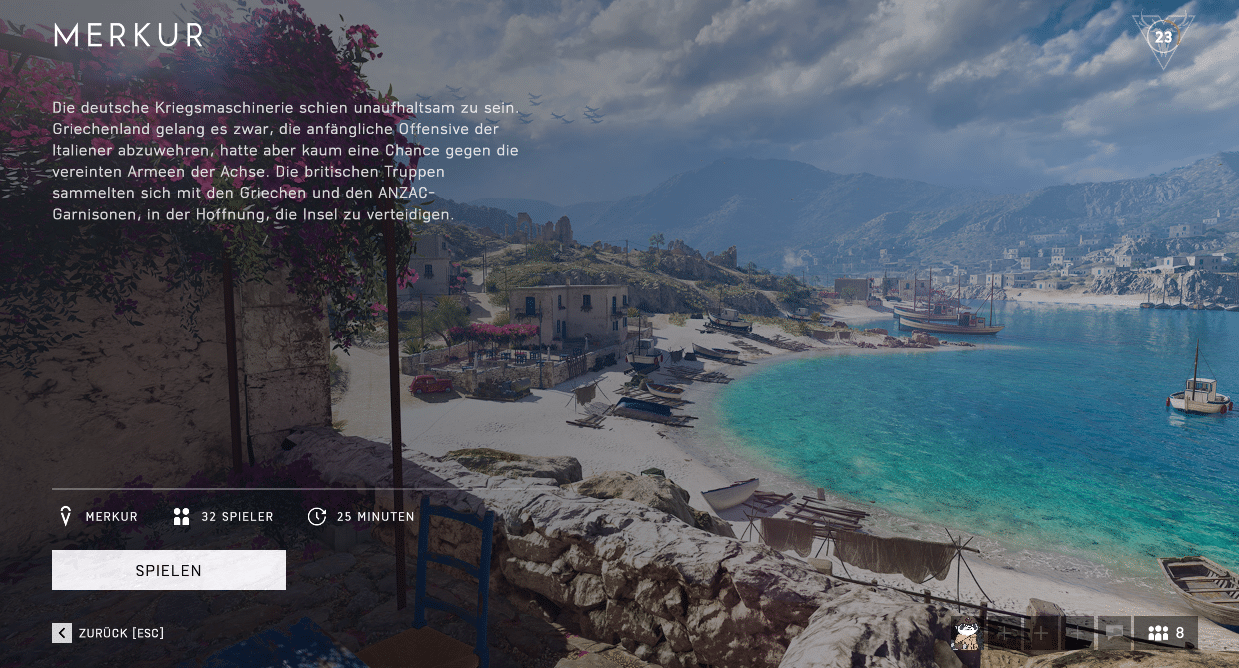Screen dimensions: 1239x668
Task: Open the player avatar in the squad bar
Action: pyautogui.click(x=967, y=633)
